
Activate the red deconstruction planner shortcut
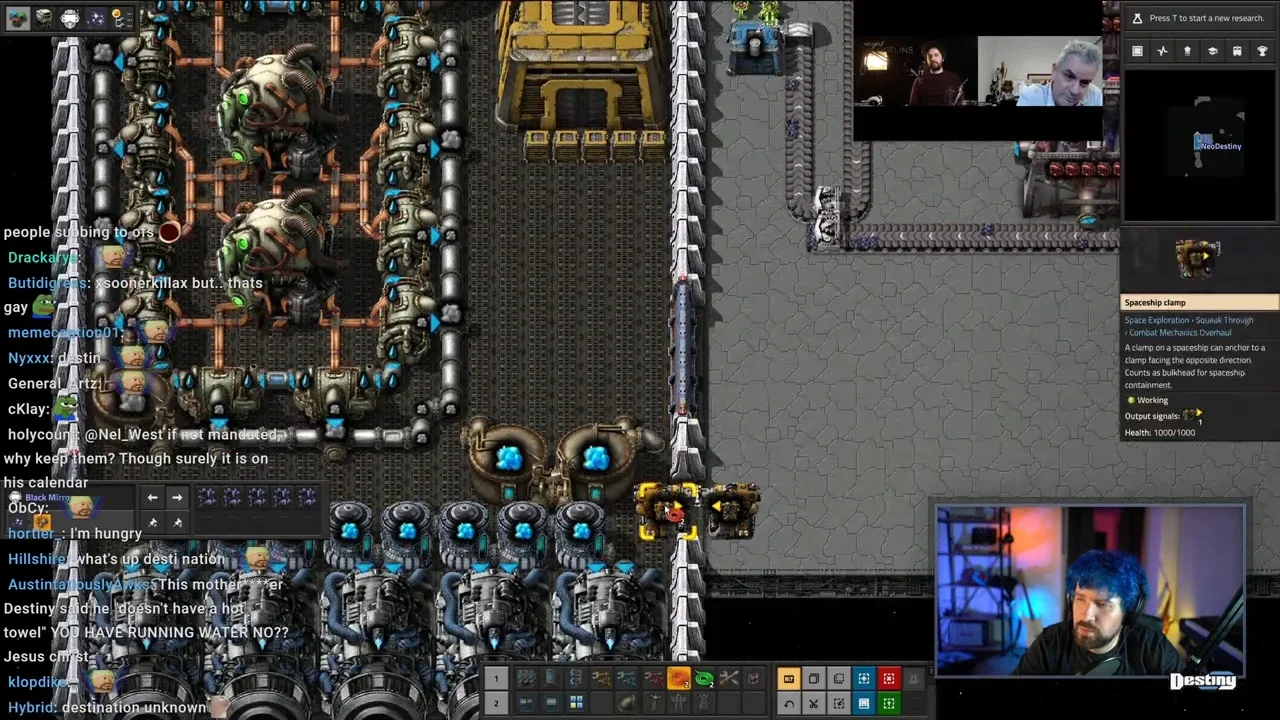pyautogui.click(x=888, y=679)
